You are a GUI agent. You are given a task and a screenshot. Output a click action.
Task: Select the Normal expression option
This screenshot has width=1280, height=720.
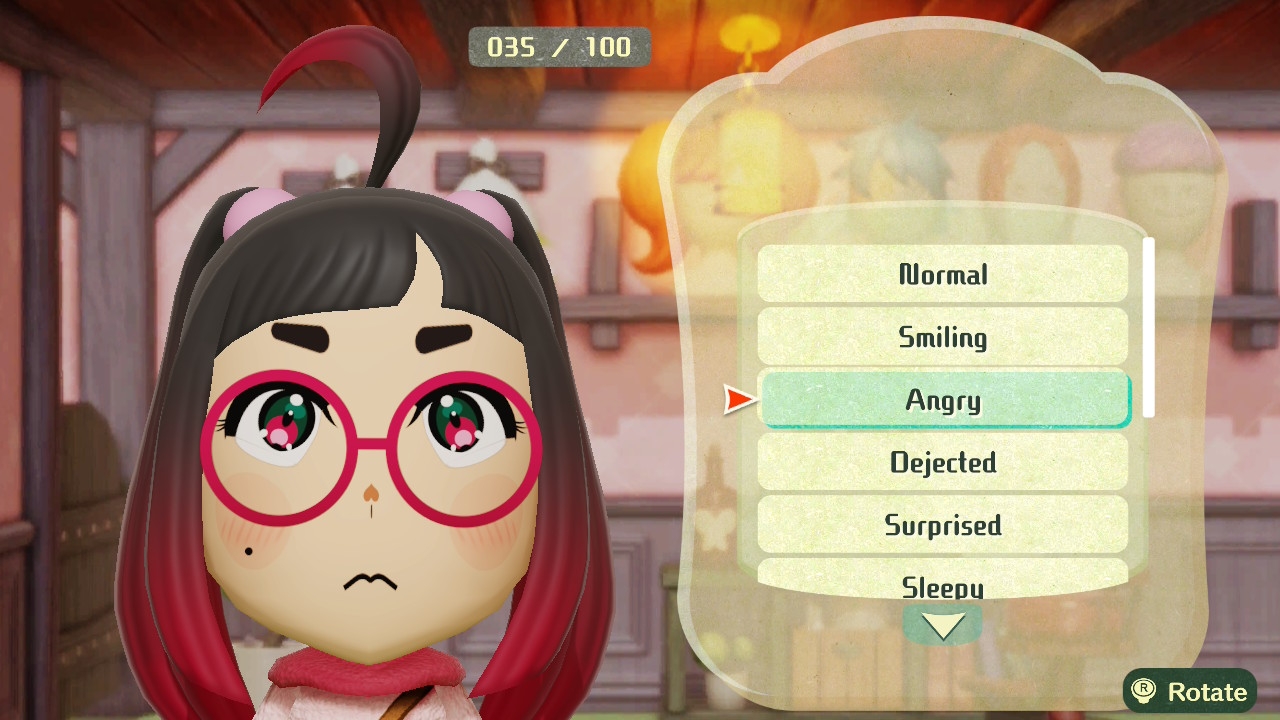click(x=942, y=274)
